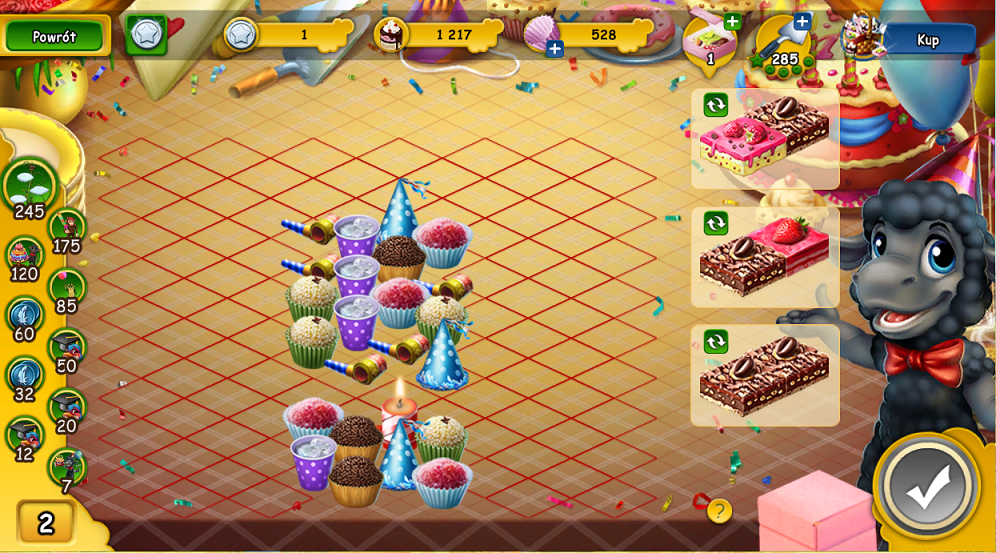
Task: Rotate the double chocolate cake piece
Action: point(715,341)
